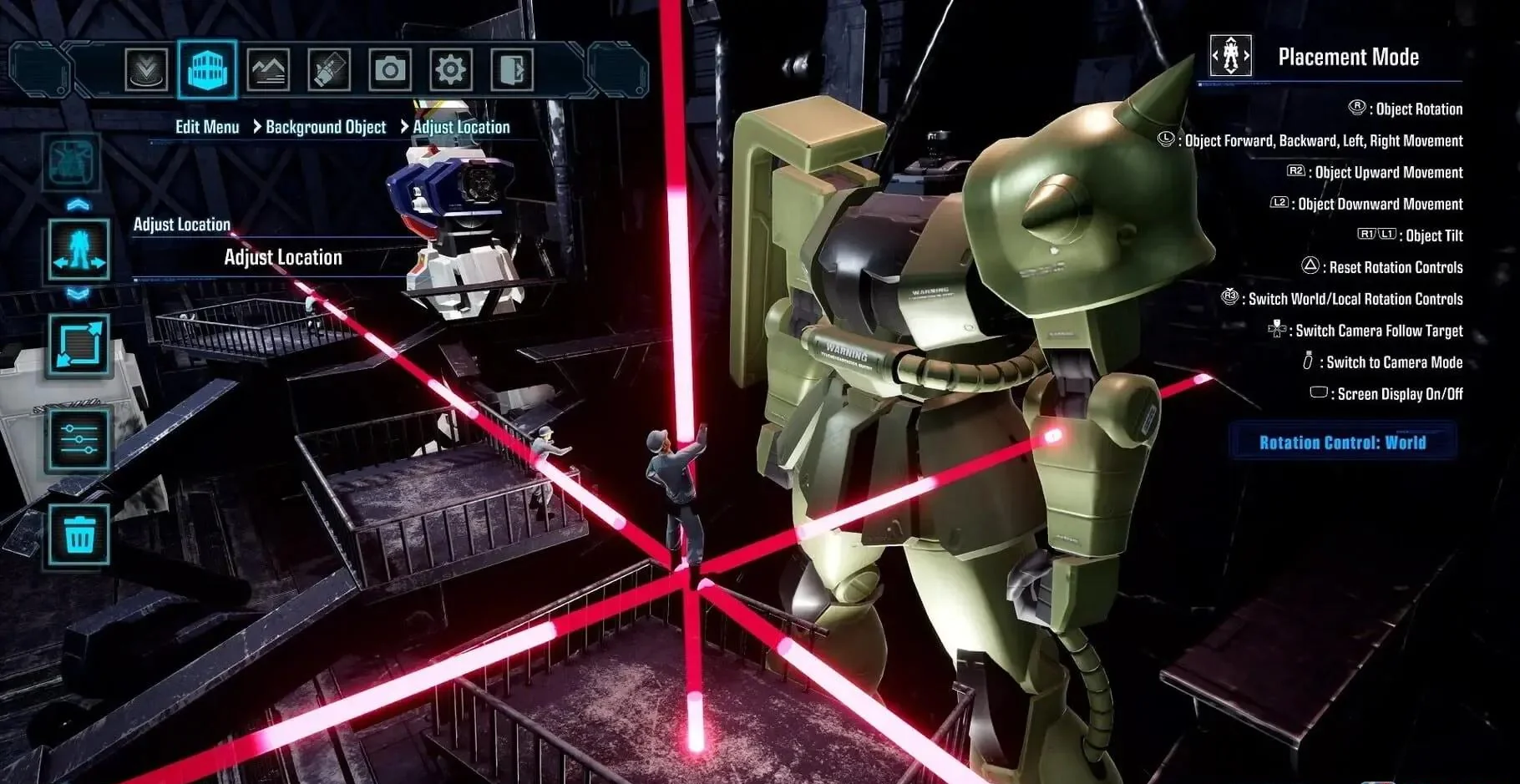Toggle the Rotation Control: World button
This screenshot has width=1520, height=784.
click(x=1342, y=443)
